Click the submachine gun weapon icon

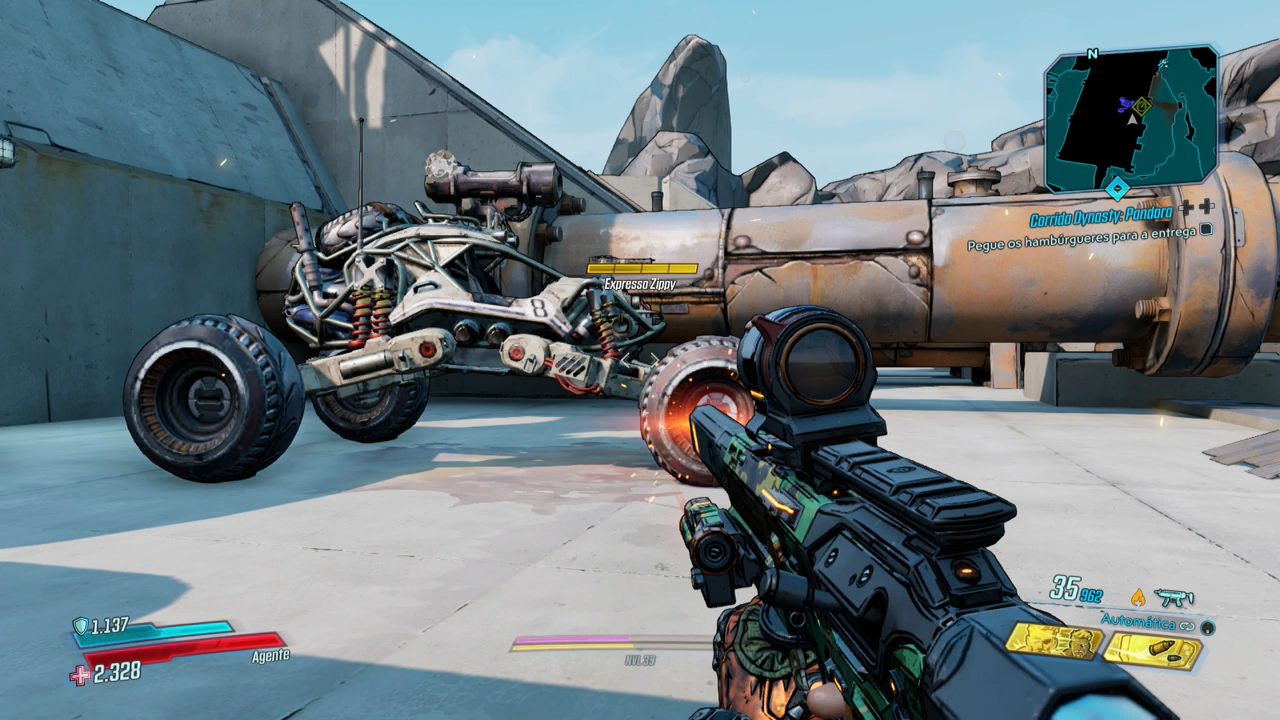point(1173,597)
